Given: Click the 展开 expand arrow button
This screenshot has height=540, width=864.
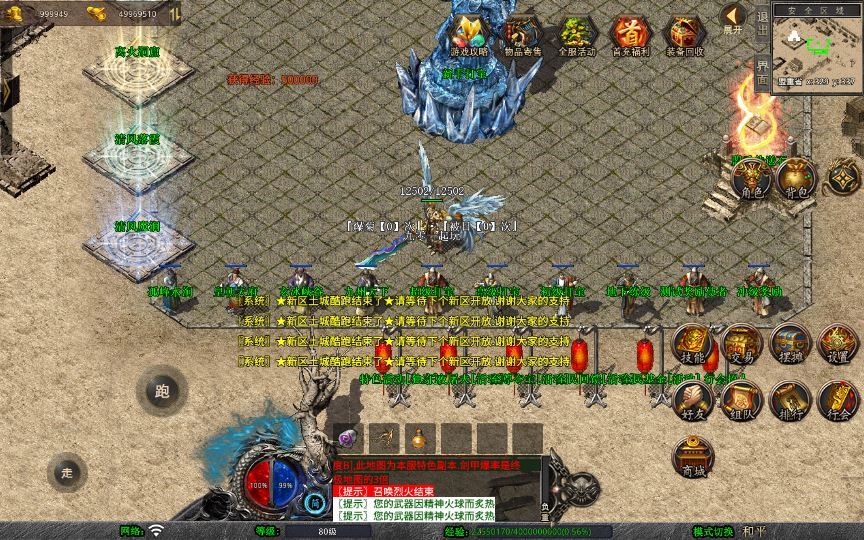Looking at the screenshot, I should [x=734, y=17].
